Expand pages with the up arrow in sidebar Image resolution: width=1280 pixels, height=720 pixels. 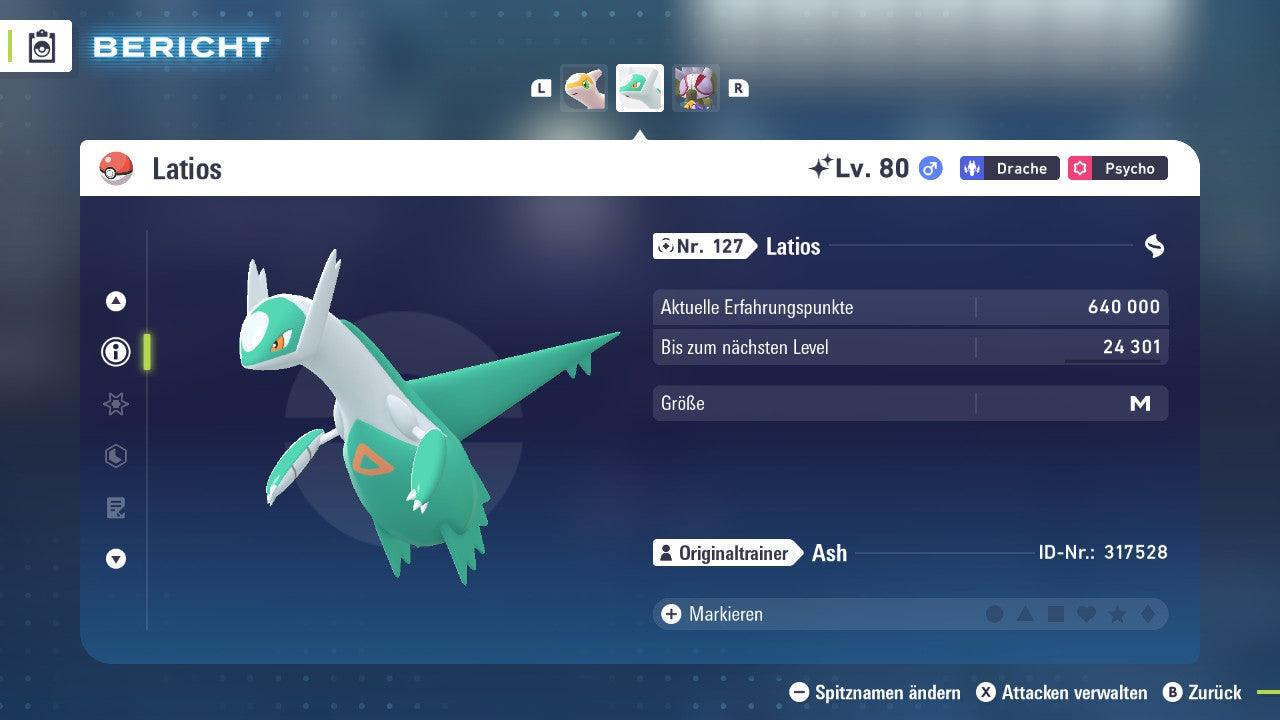[115, 299]
